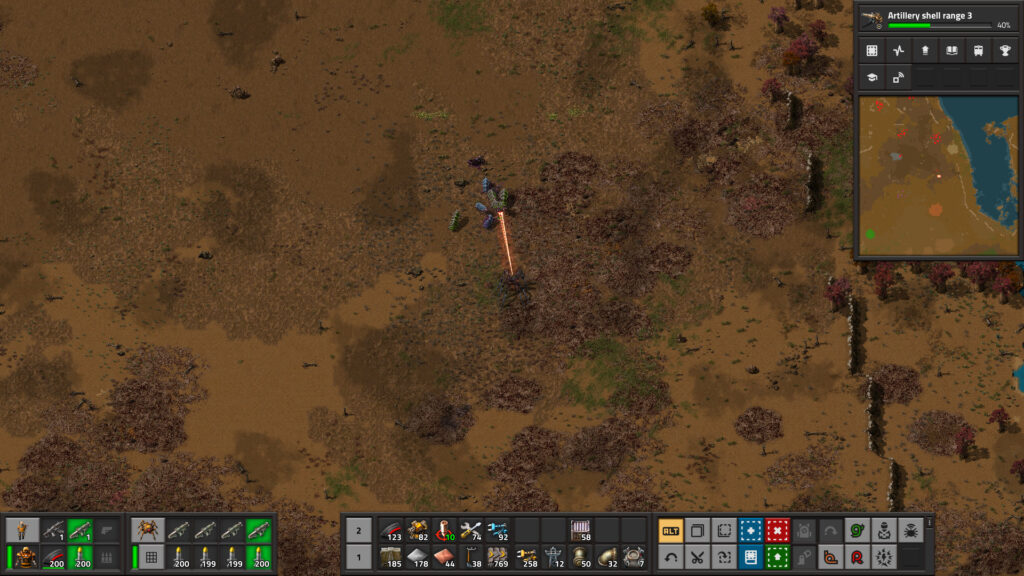Screen dimensions: 1024x576
Task: Select the quickbar slot with 769 items
Action: pos(497,557)
